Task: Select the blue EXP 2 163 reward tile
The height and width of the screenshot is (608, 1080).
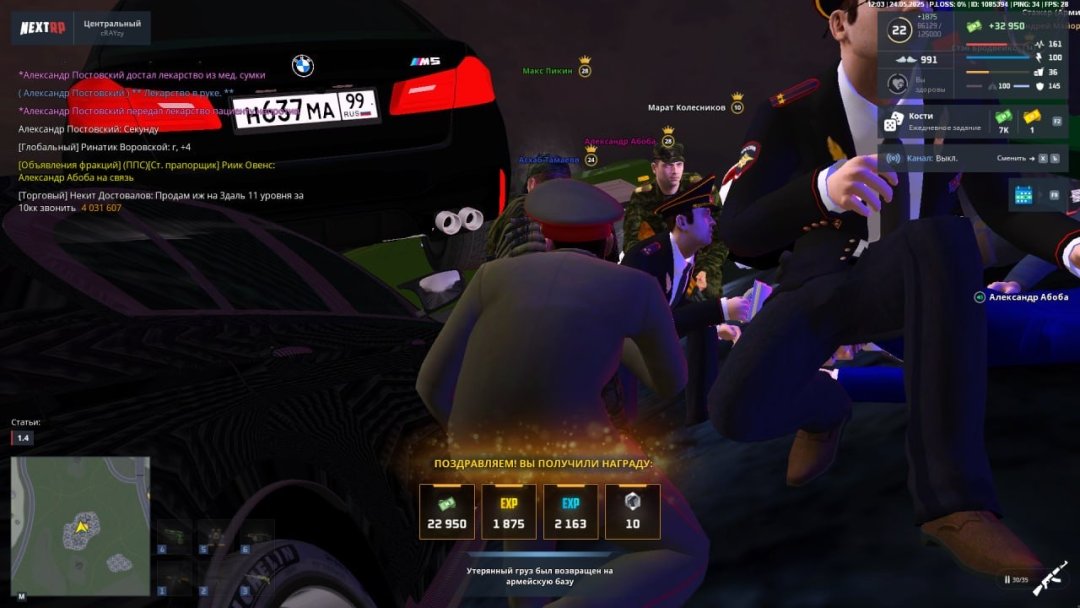Action: click(x=570, y=512)
